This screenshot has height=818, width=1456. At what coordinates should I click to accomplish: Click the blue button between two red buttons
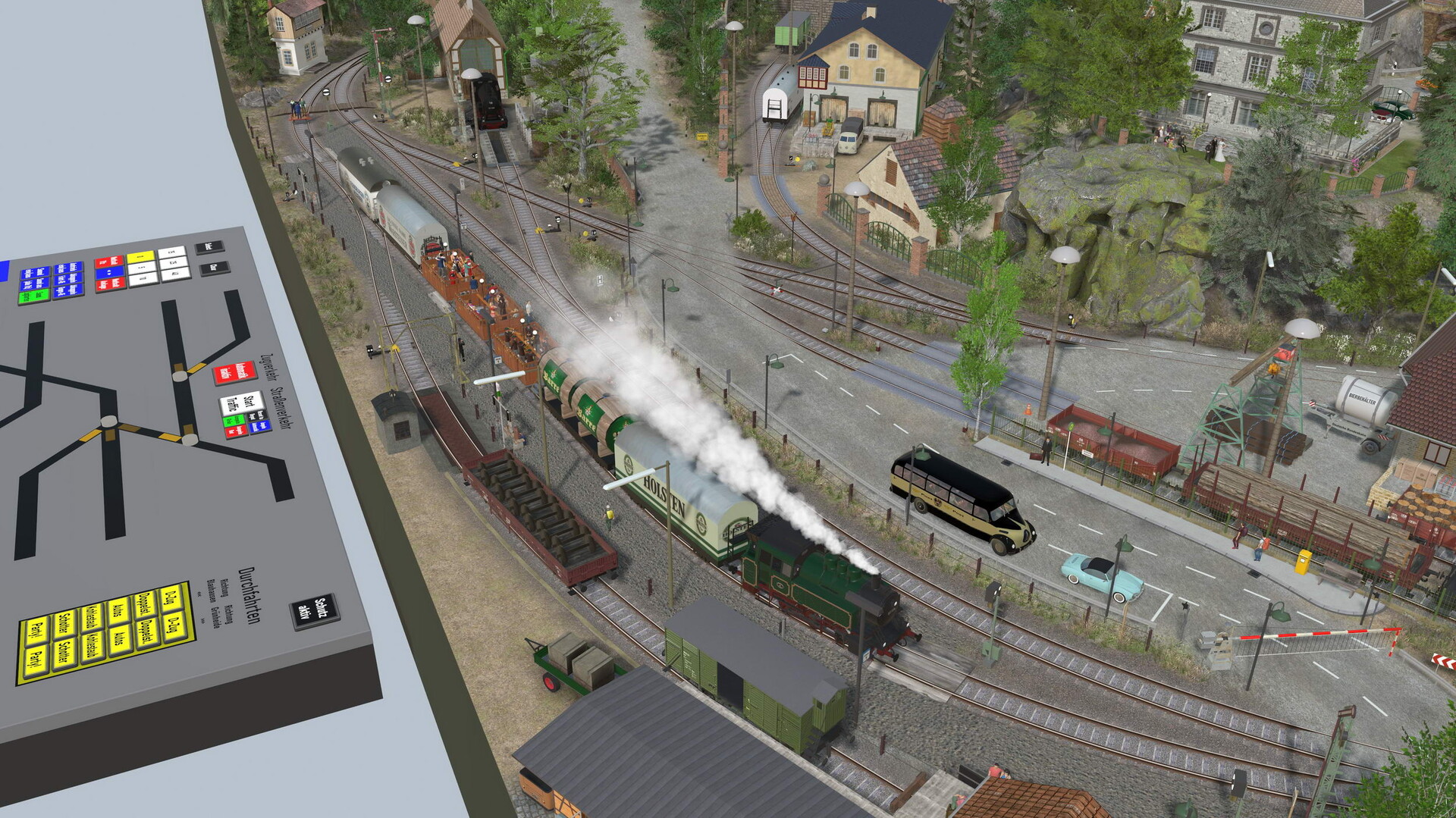tap(108, 272)
